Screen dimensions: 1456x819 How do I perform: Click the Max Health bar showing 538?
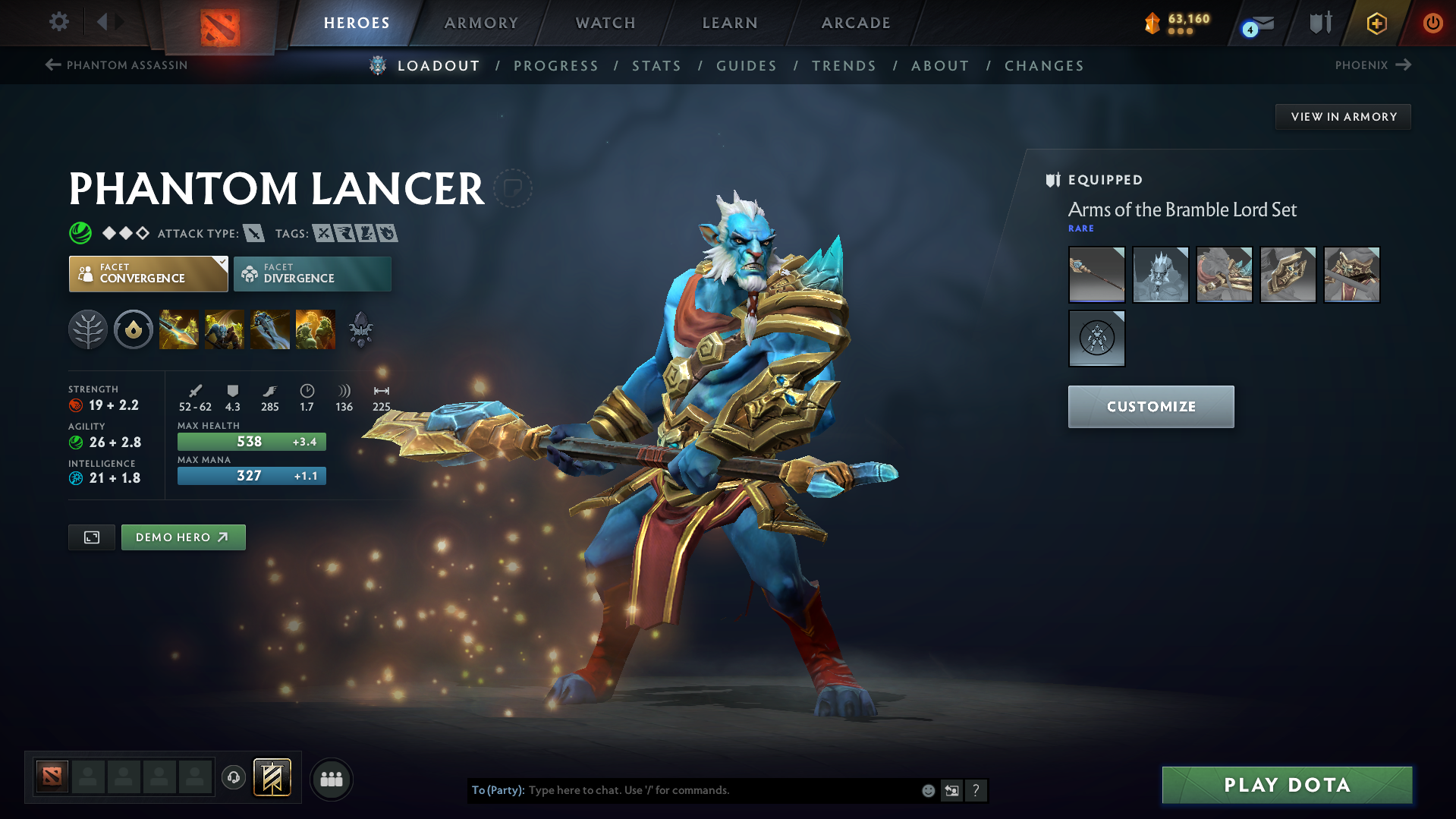(x=251, y=441)
